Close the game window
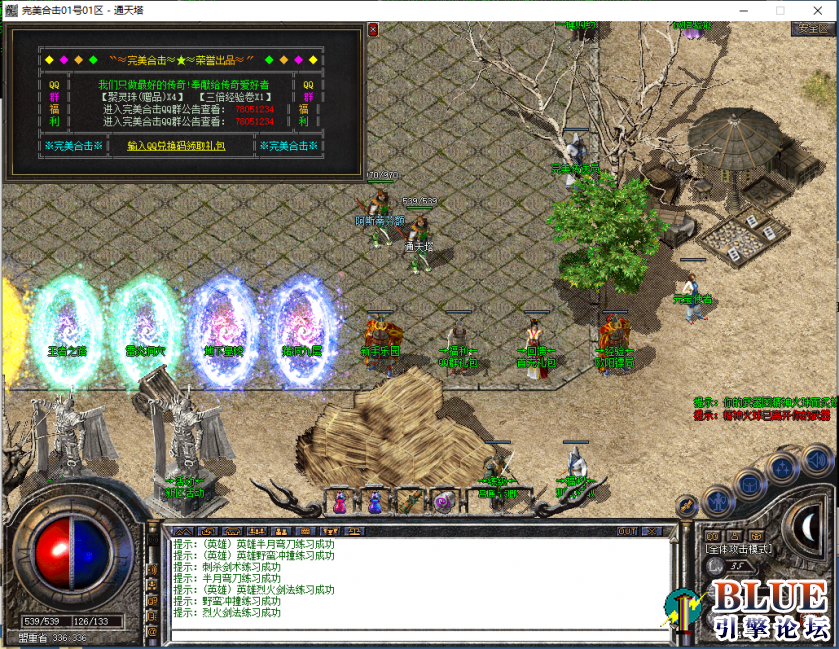The width and height of the screenshot is (839, 649). [815, 9]
